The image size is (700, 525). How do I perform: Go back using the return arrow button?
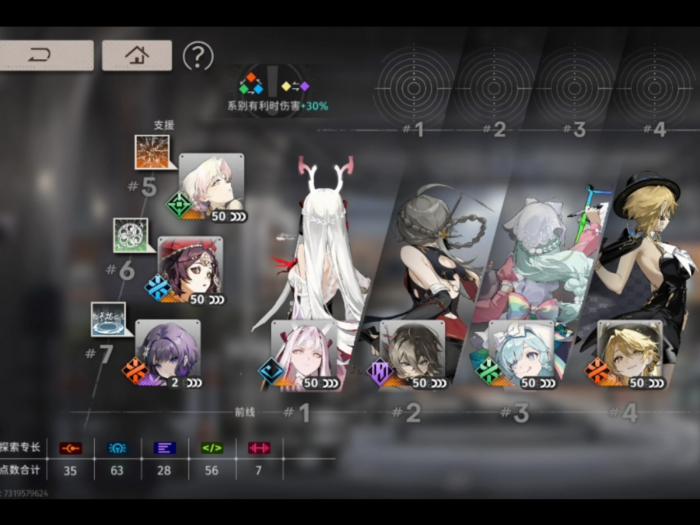click(x=45, y=55)
